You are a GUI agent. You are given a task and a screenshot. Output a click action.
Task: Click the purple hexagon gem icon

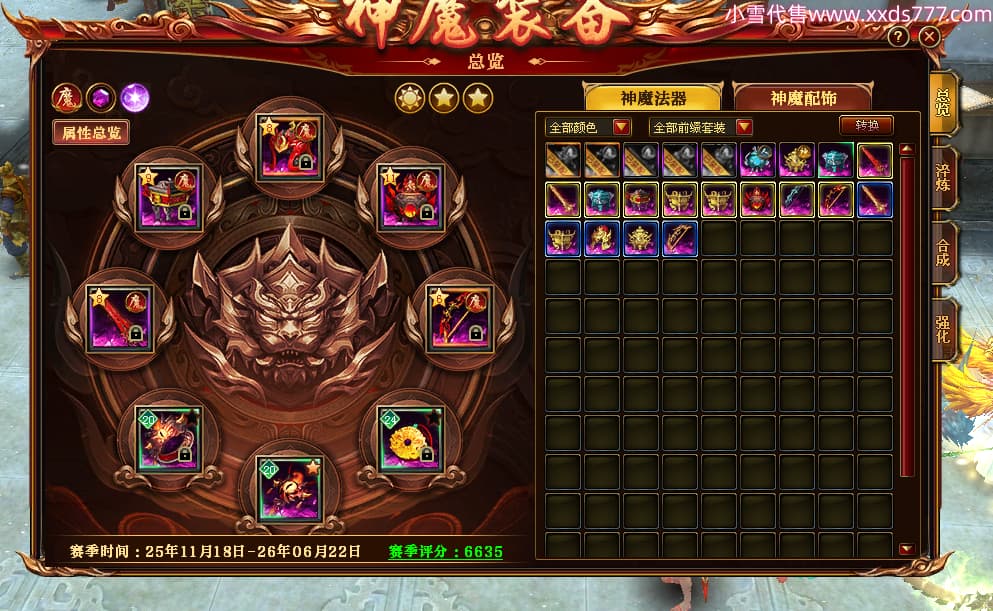[100, 97]
